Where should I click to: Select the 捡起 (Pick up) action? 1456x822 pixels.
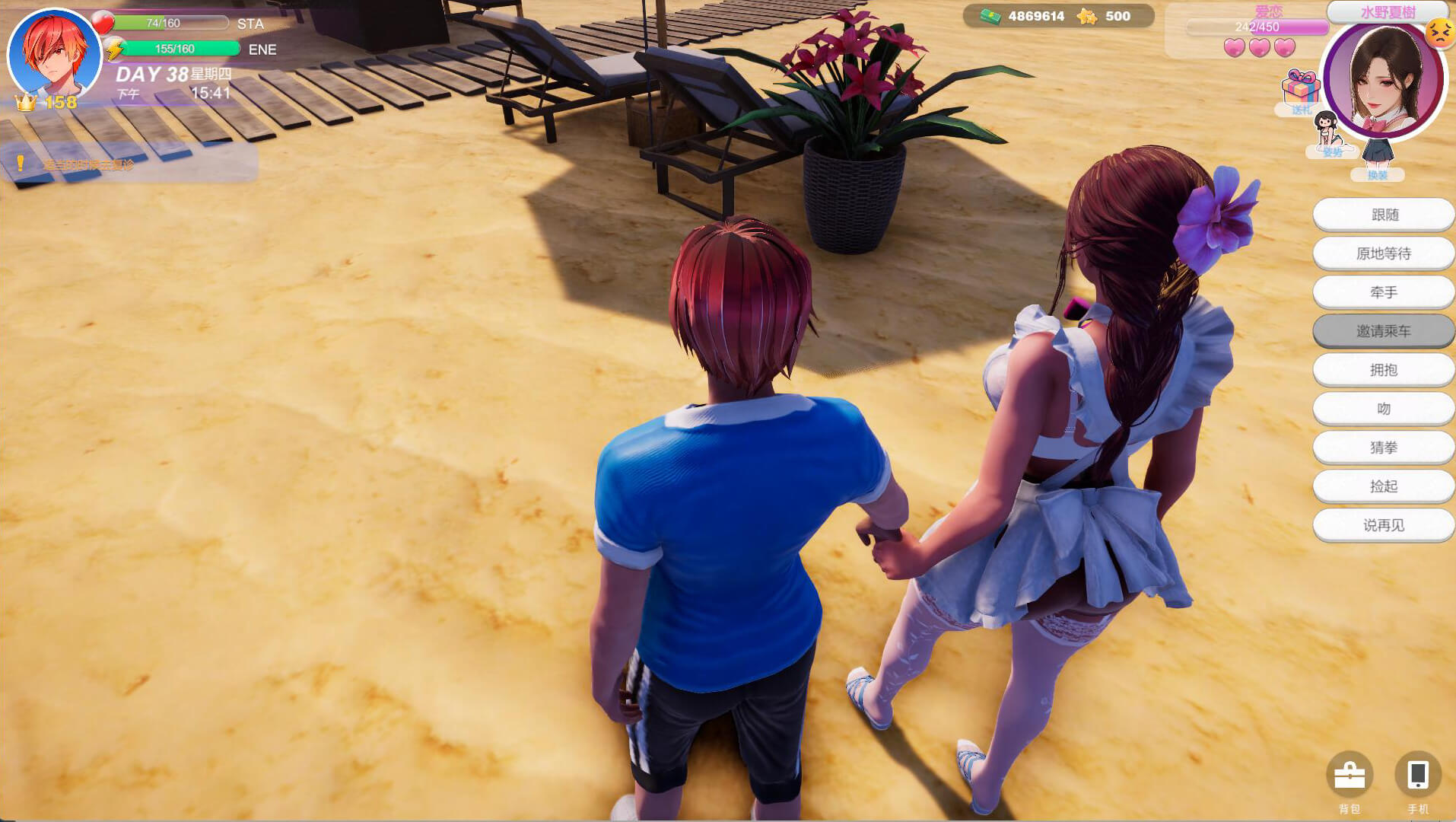1384,486
